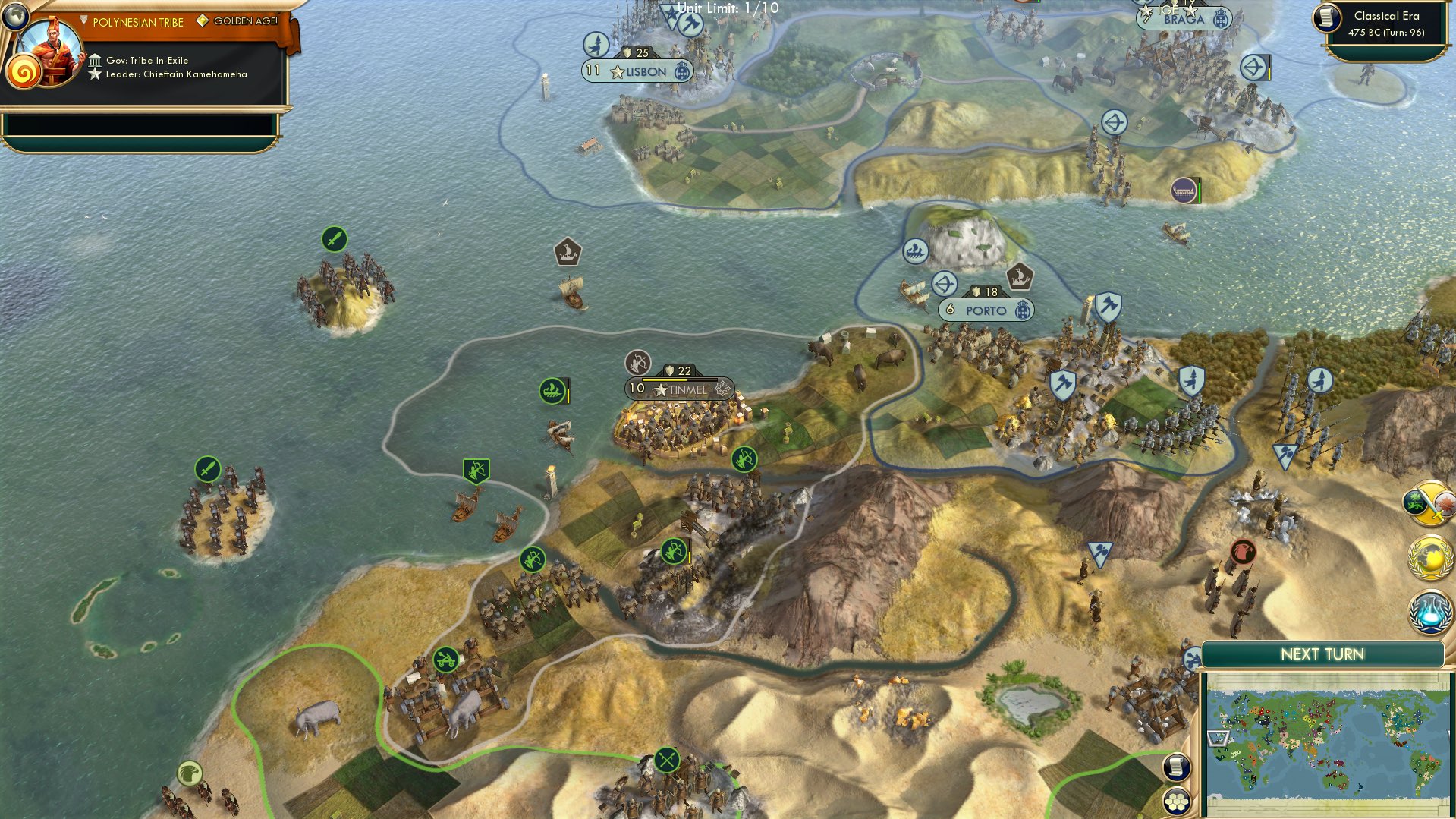Toggle the hex grid button by minimap
The height and width of the screenshot is (819, 1456).
[x=1176, y=802]
